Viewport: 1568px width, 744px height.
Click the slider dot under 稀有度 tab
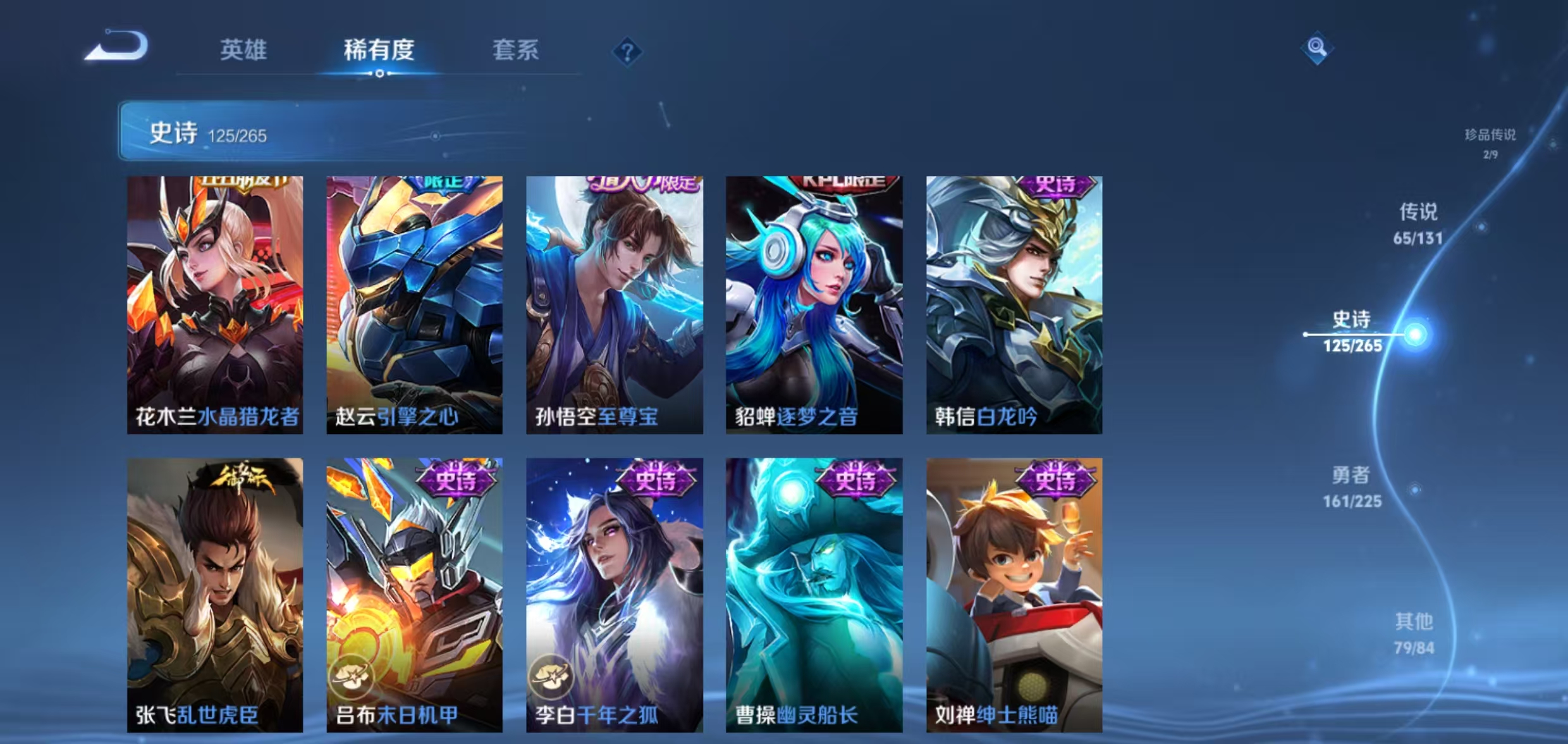pos(379,73)
